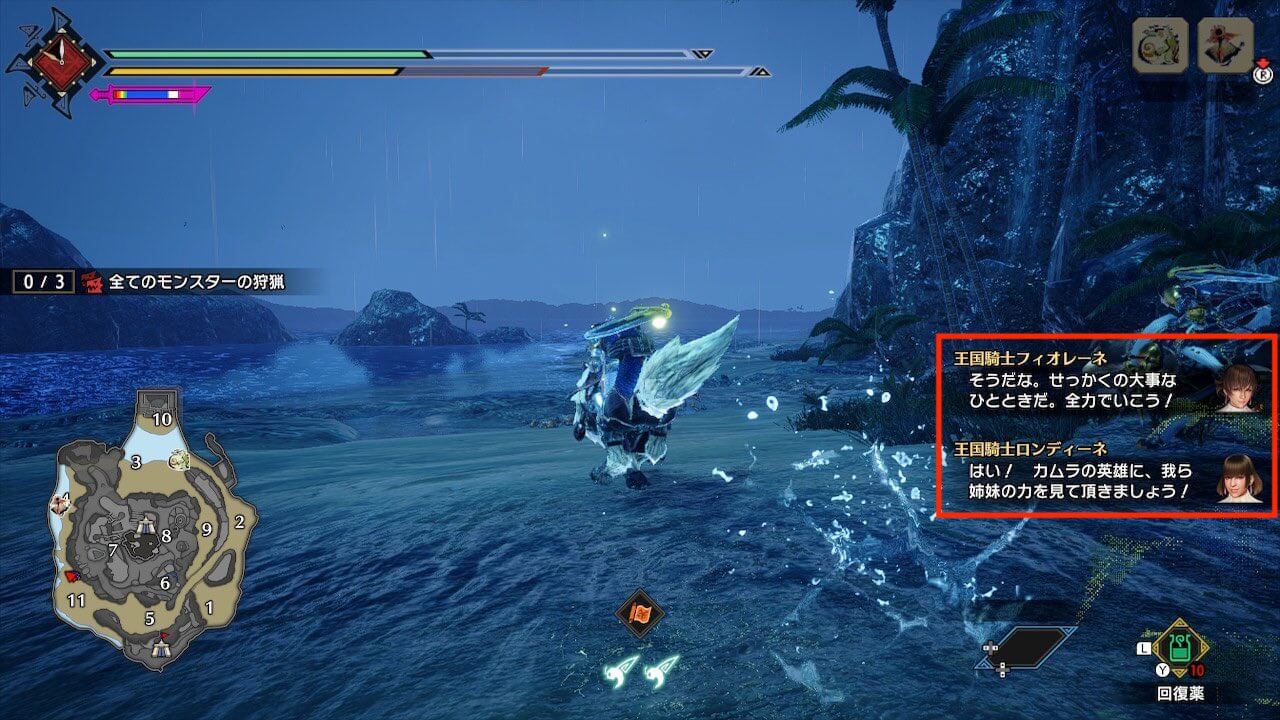Select area 11 on the minimap

tap(76, 600)
